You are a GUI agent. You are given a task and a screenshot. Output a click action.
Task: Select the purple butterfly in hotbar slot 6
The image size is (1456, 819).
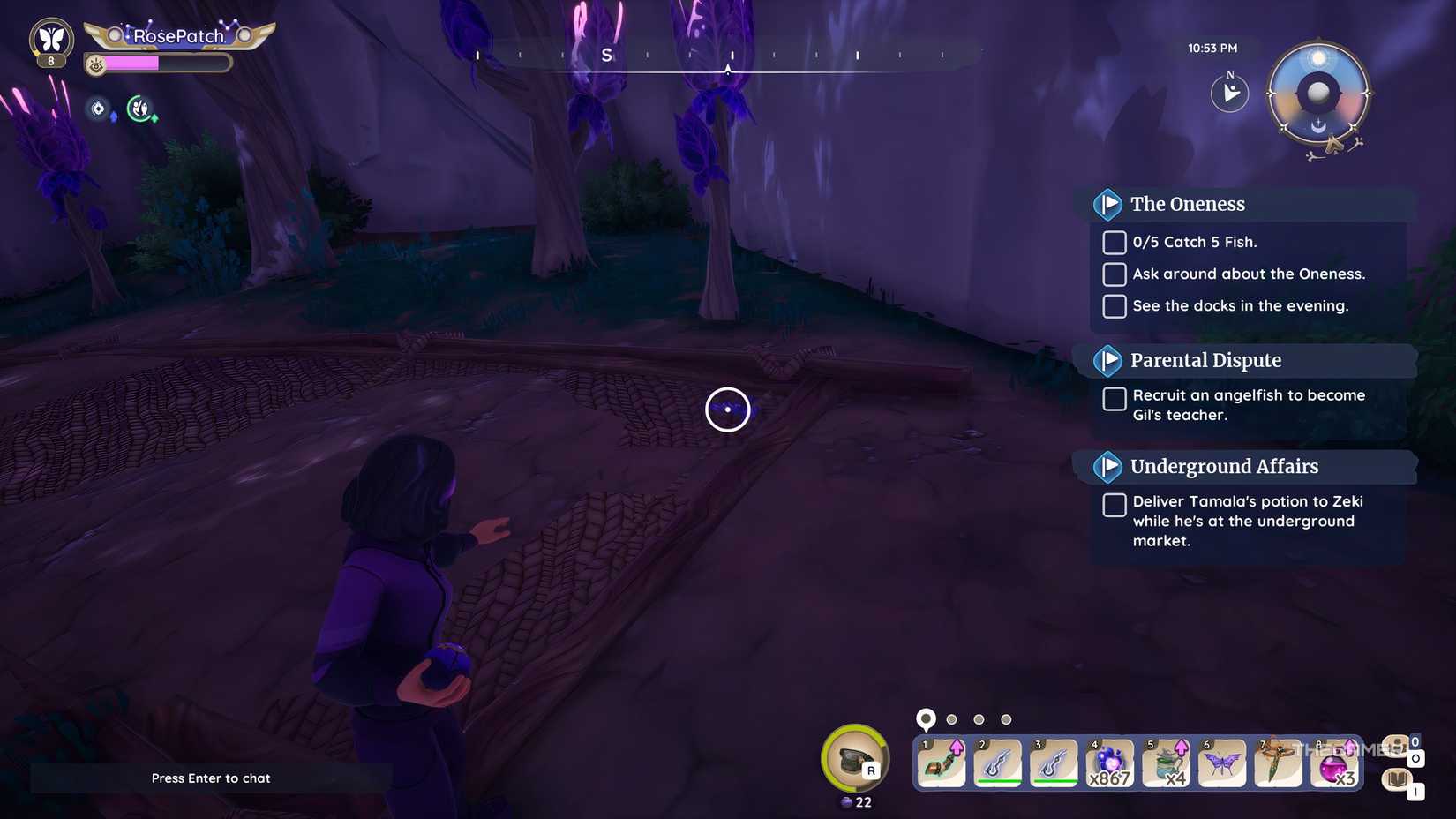(1222, 762)
